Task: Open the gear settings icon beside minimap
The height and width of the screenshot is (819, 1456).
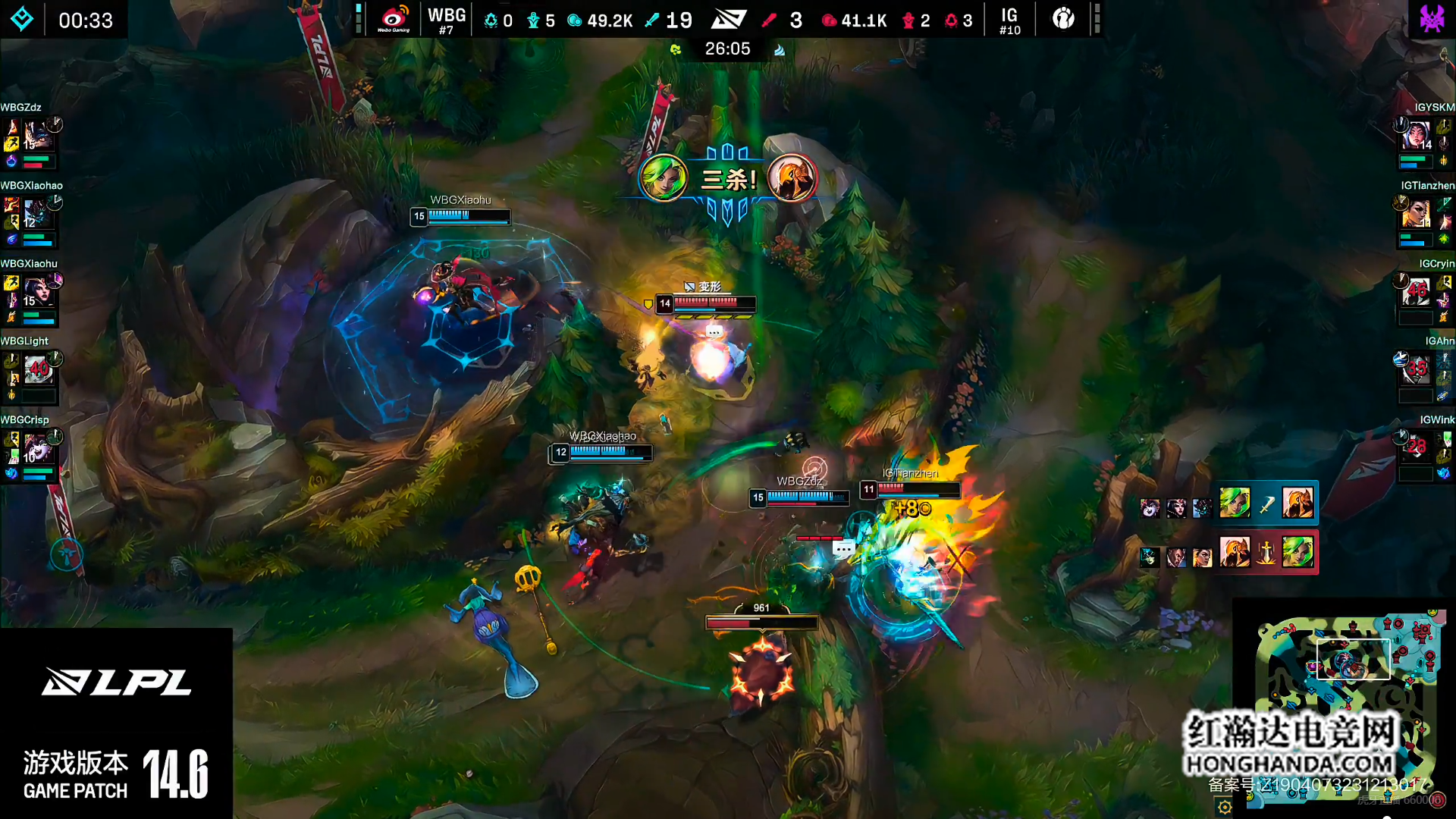Action: (1224, 807)
